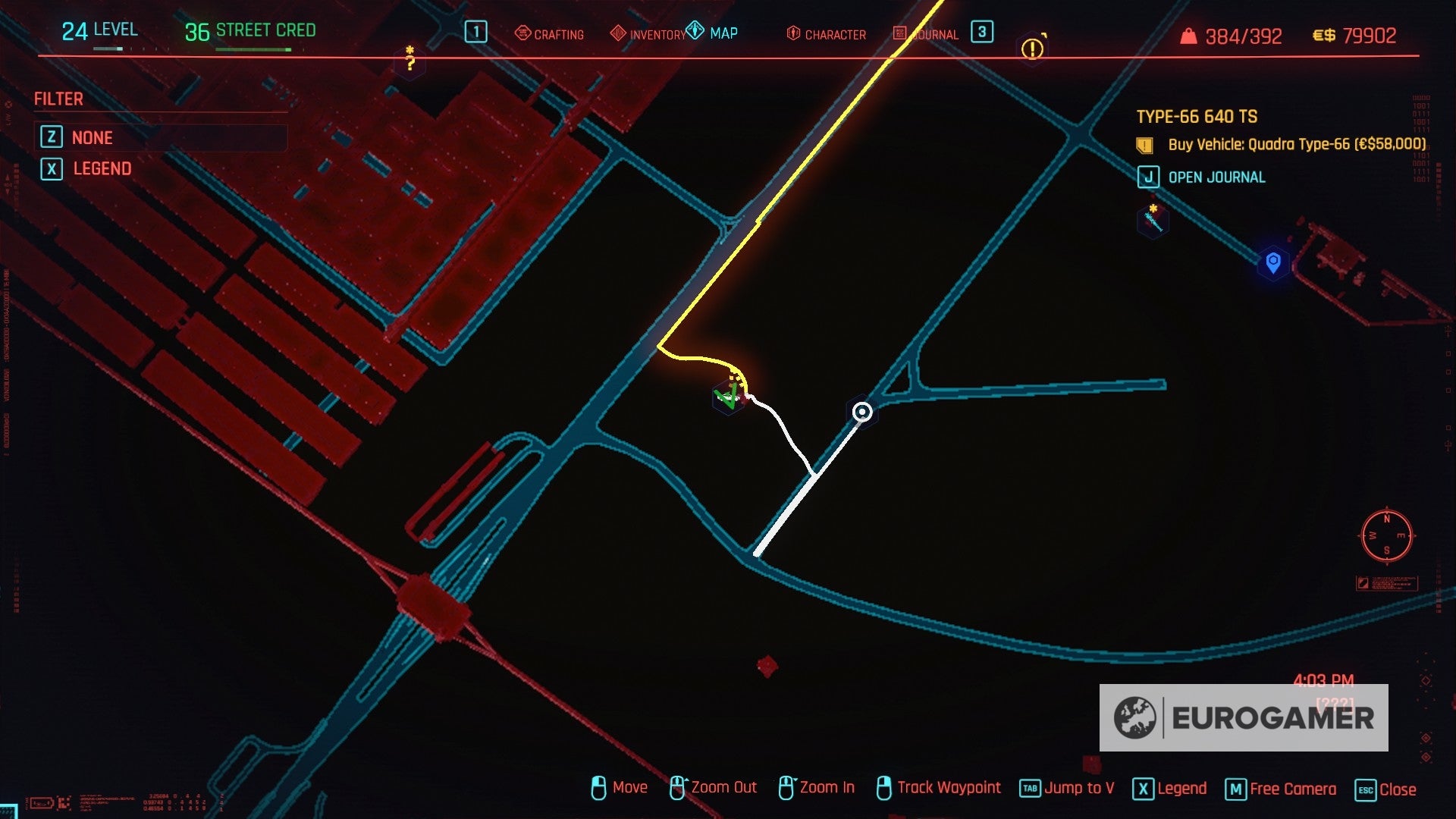Choose the None map filter
This screenshot has width=1456, height=819.
coord(92,137)
